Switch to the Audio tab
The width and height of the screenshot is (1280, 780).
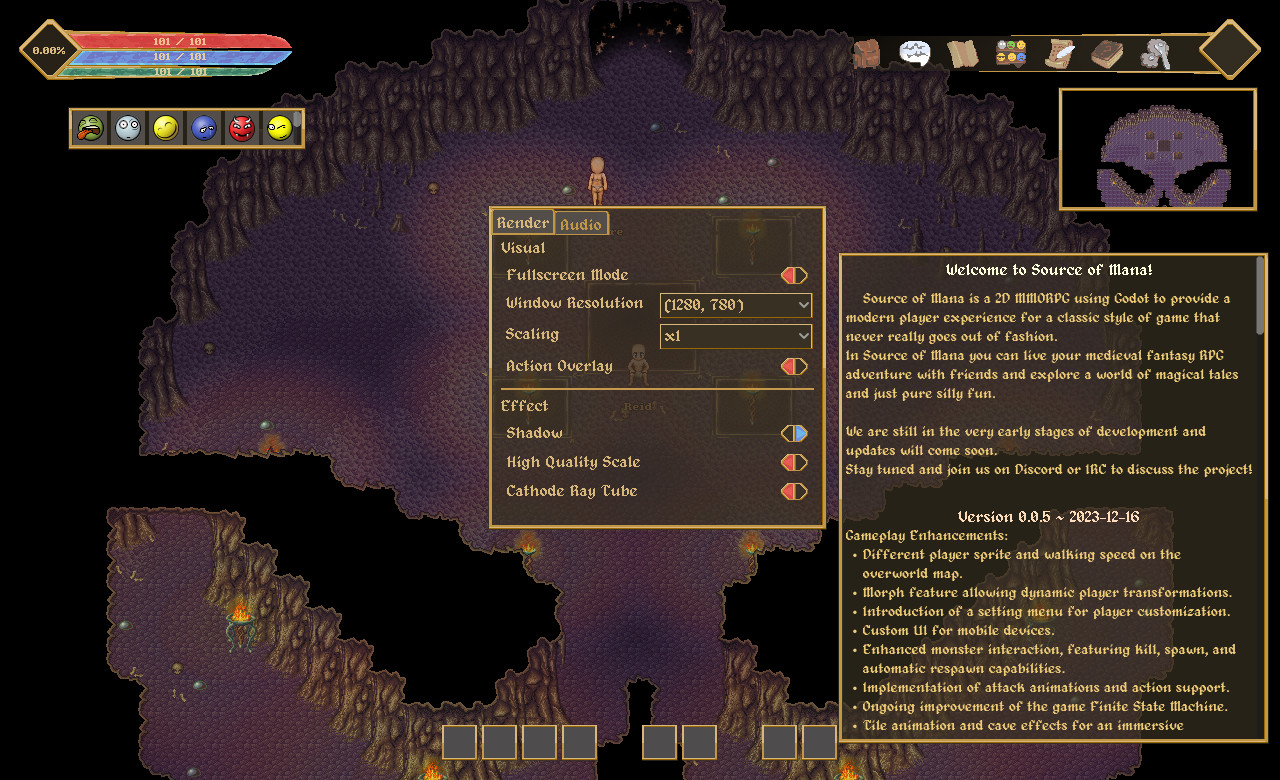[581, 224]
